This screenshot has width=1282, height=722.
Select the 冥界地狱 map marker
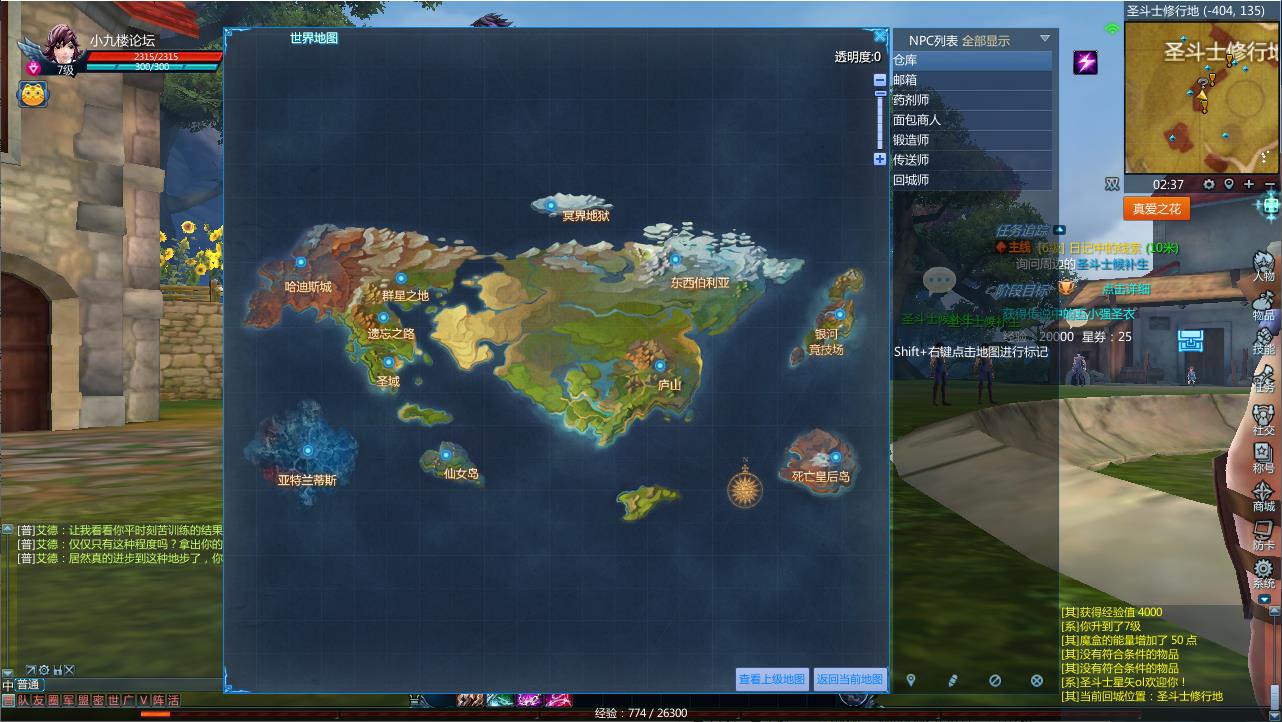[550, 204]
